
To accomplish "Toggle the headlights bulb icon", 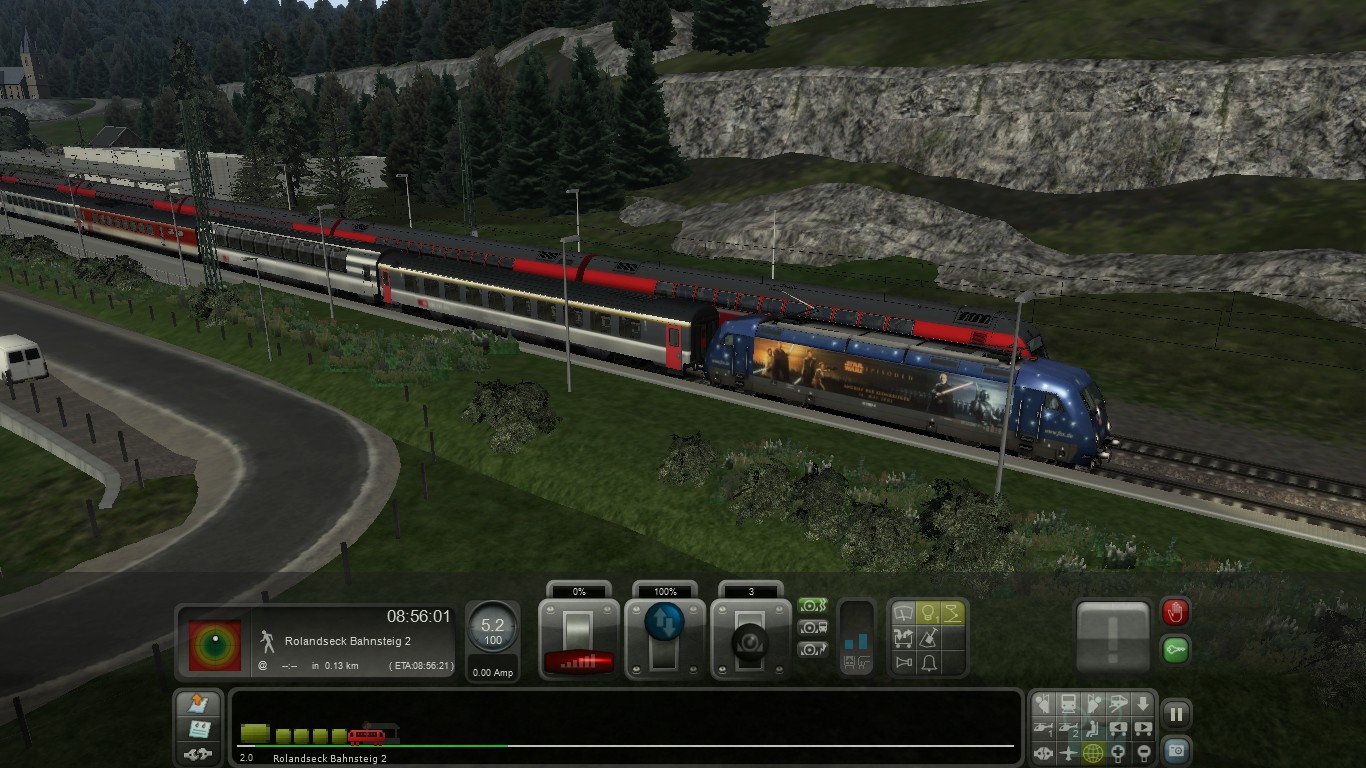I will [x=928, y=612].
